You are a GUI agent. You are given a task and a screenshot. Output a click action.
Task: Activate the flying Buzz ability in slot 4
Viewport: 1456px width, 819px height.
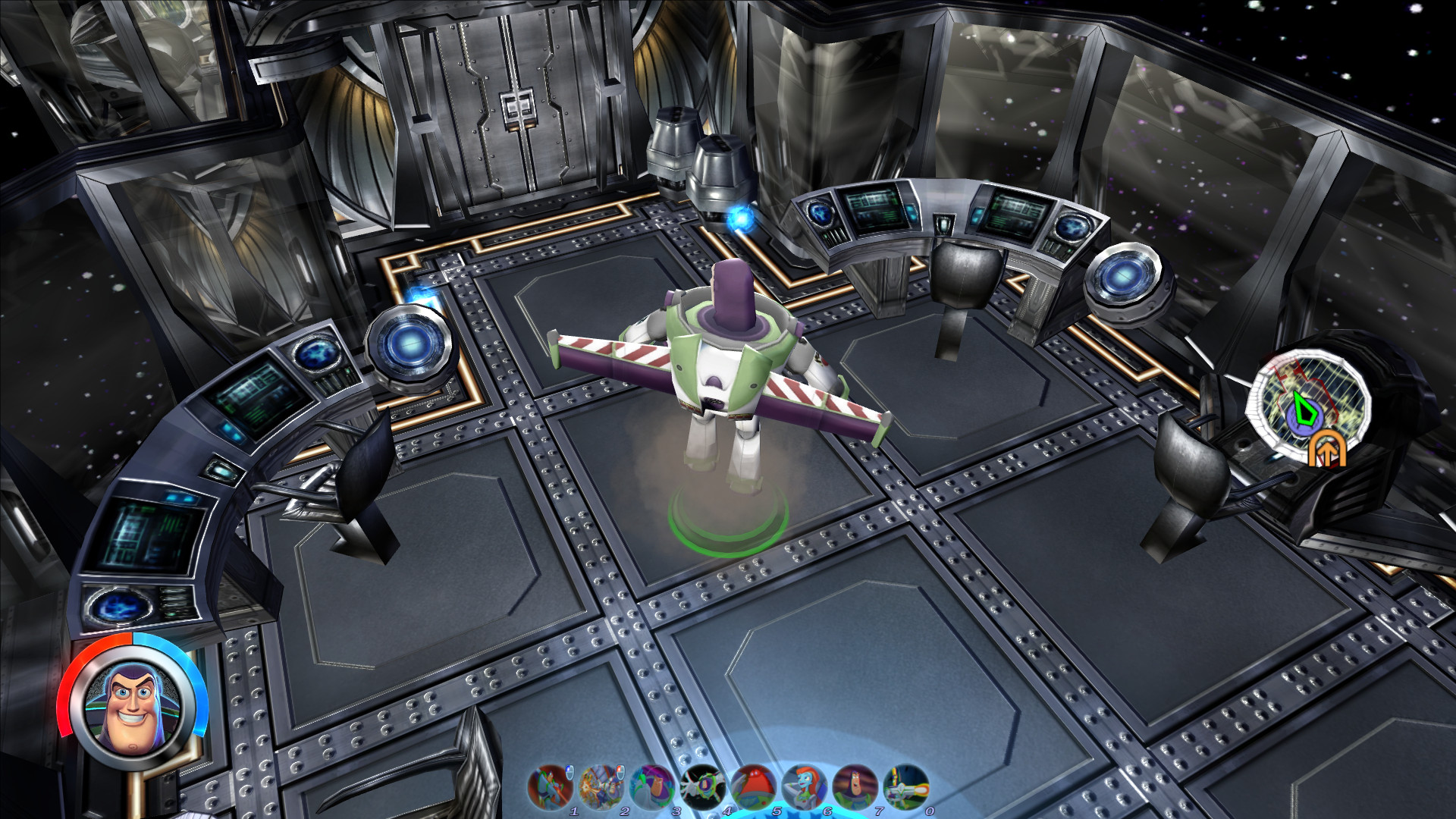click(x=702, y=786)
